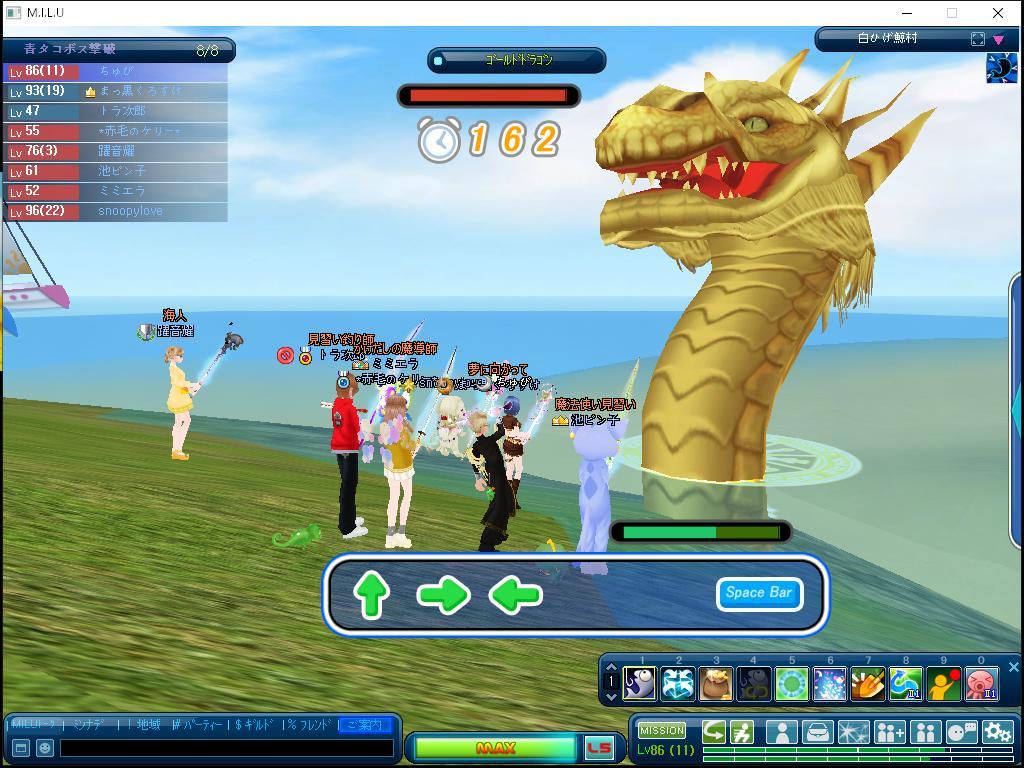Image resolution: width=1024 pixels, height=768 pixels.
Task: Activate the shovel dig skill
Action: pyautogui.click(x=867, y=684)
